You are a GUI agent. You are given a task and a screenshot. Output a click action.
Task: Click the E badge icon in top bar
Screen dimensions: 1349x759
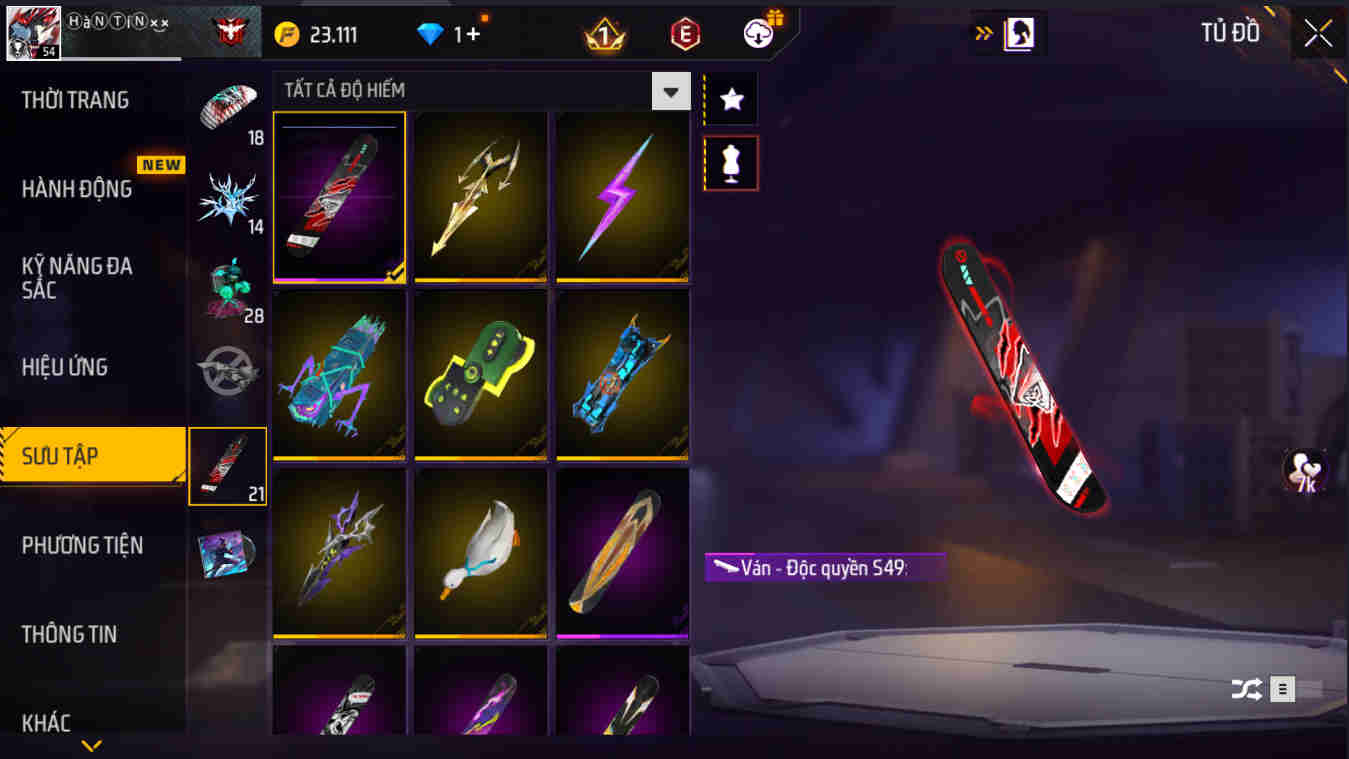click(x=684, y=32)
